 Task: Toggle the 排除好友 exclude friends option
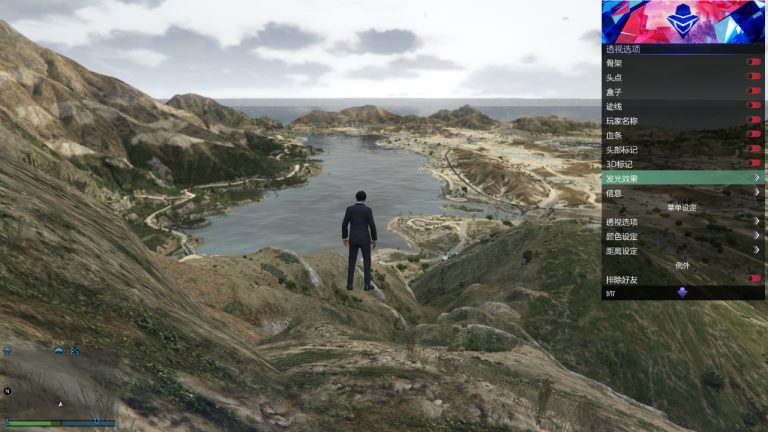click(x=753, y=279)
